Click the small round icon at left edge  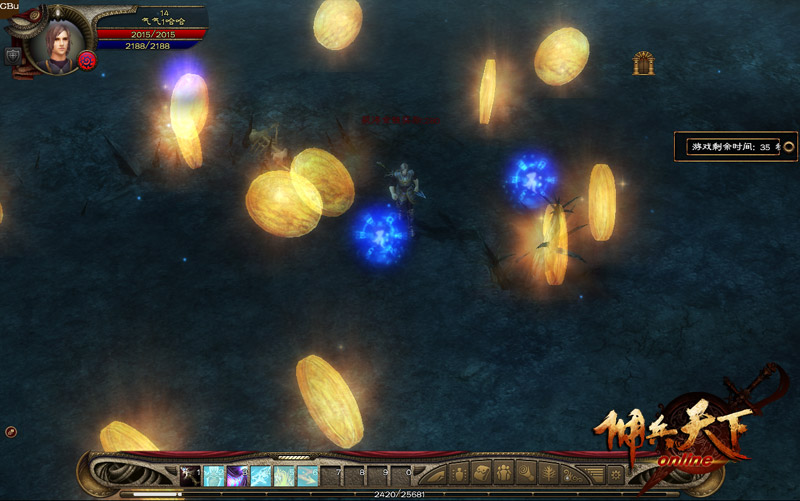[10, 431]
